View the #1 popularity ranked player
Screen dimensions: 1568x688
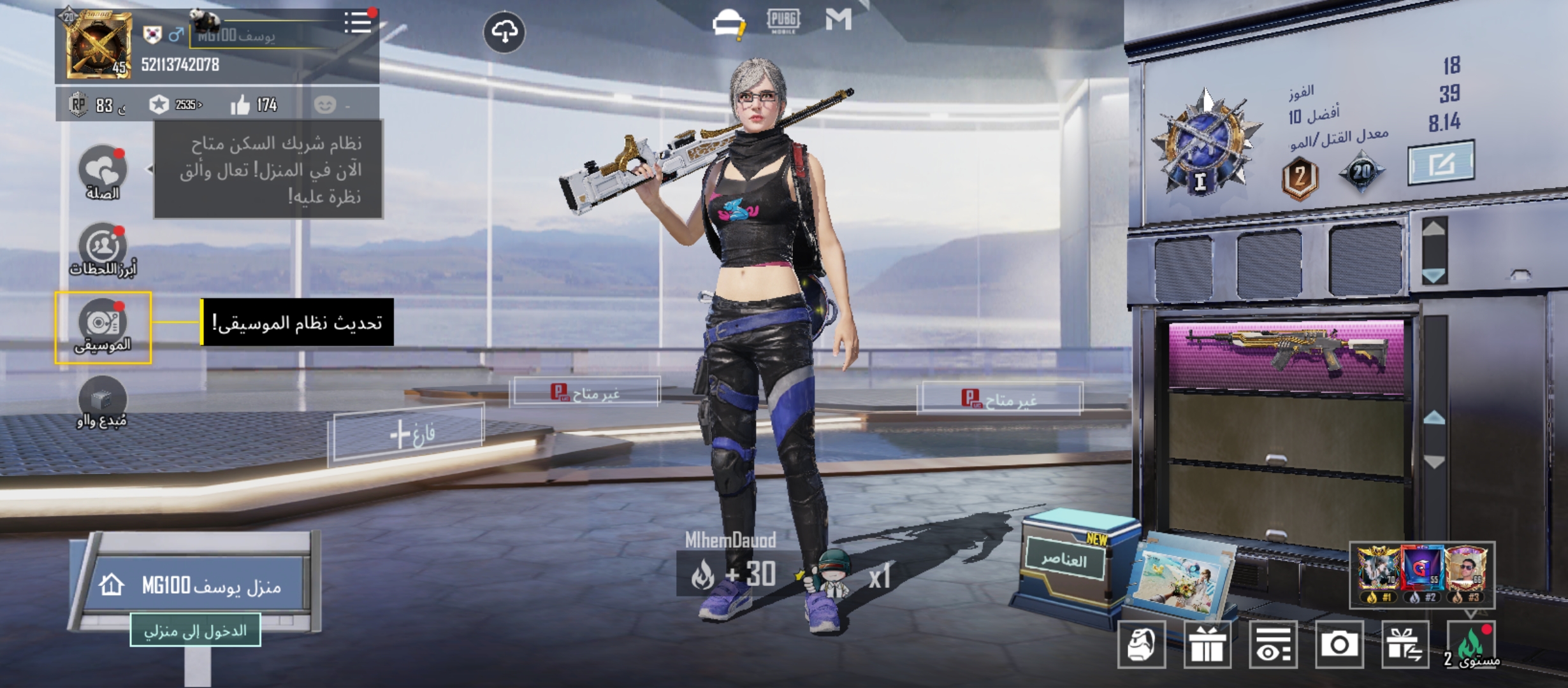coord(1378,571)
